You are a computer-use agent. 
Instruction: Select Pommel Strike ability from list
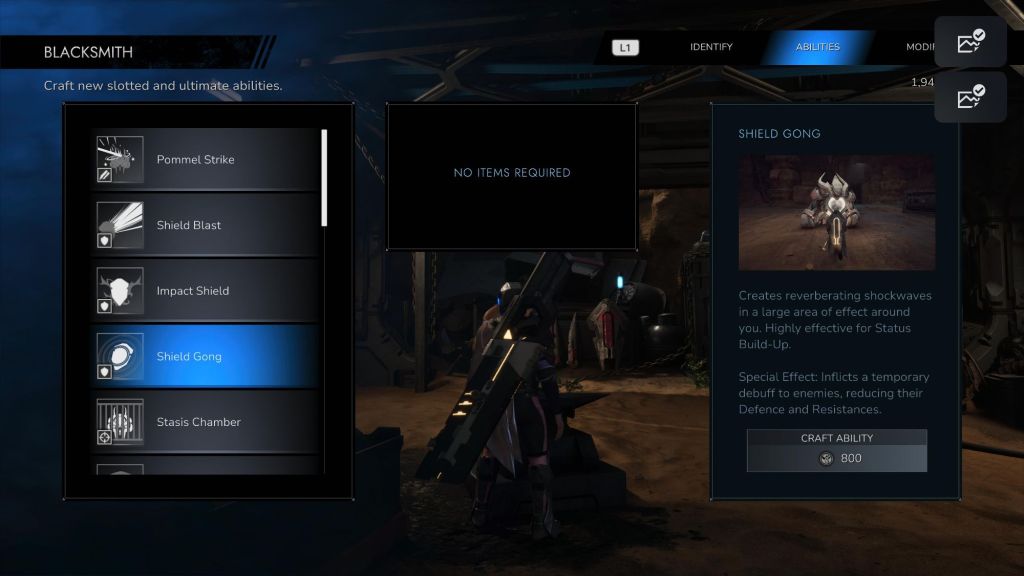(205, 160)
